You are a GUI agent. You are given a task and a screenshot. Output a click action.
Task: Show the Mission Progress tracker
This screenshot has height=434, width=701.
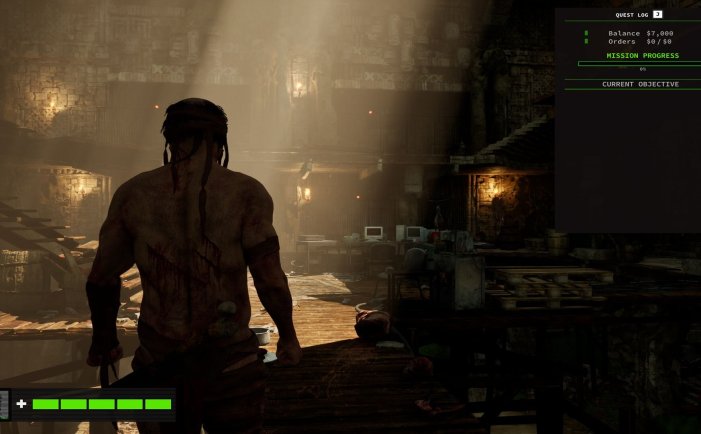tap(642, 56)
